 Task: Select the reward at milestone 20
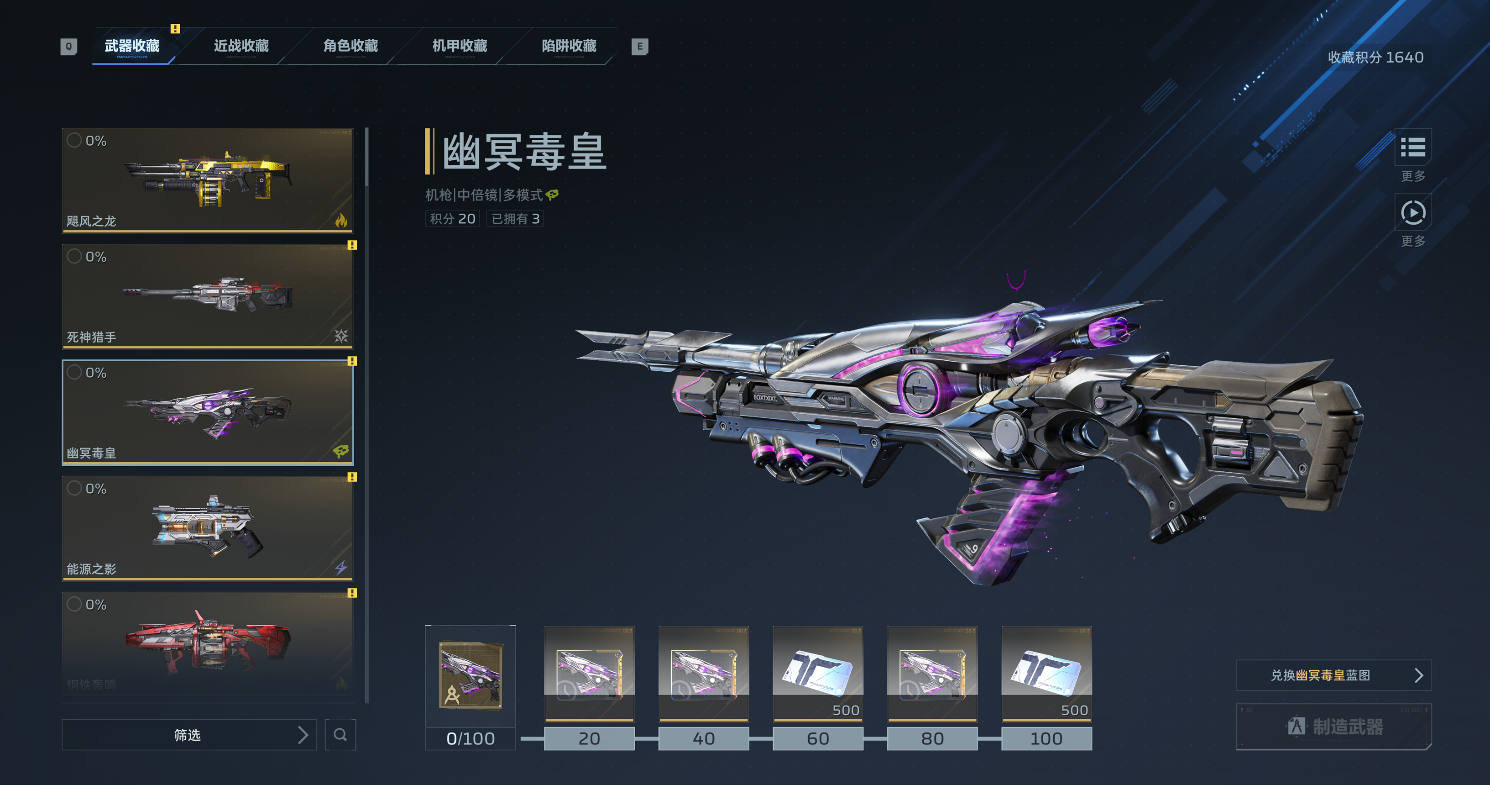[x=589, y=673]
